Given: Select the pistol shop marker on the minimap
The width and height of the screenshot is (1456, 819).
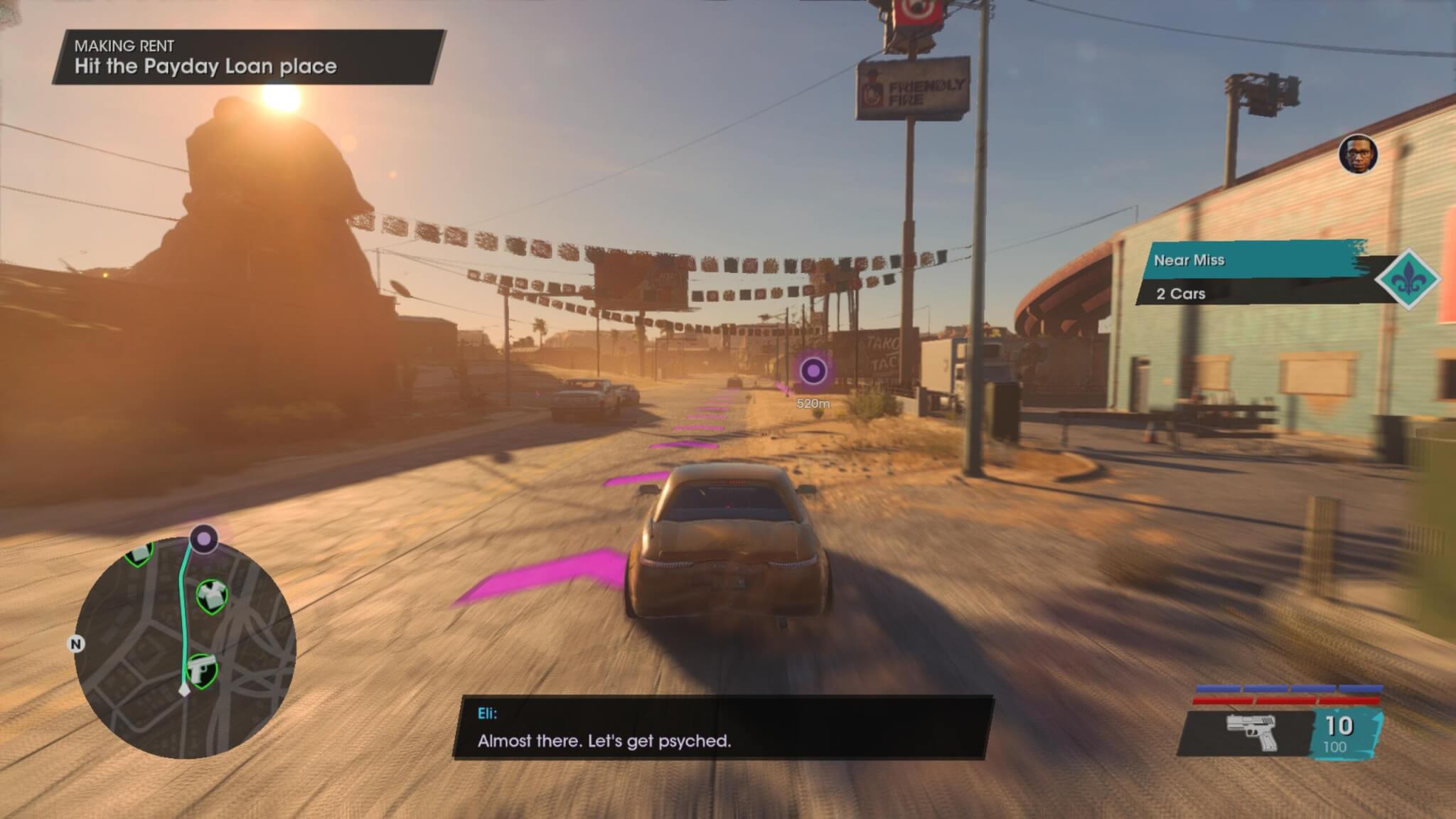Looking at the screenshot, I should pos(201,670).
